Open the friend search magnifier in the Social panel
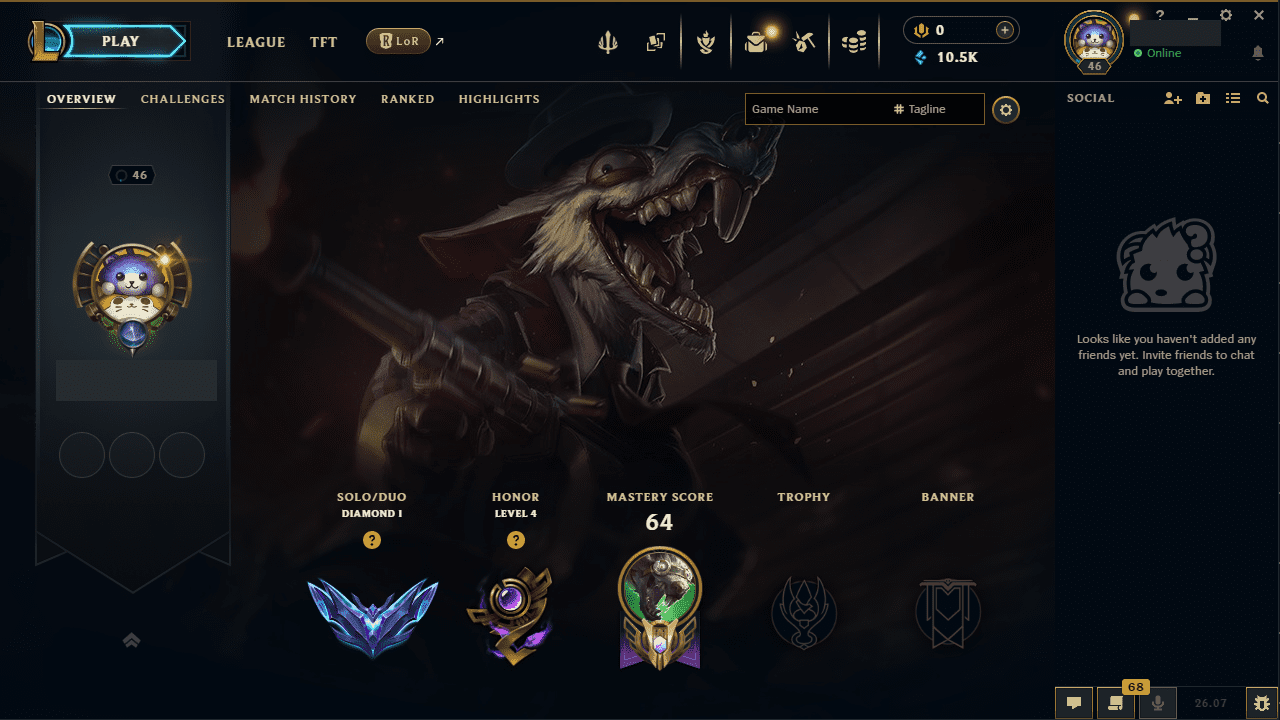The height and width of the screenshot is (720, 1280). pos(1263,98)
